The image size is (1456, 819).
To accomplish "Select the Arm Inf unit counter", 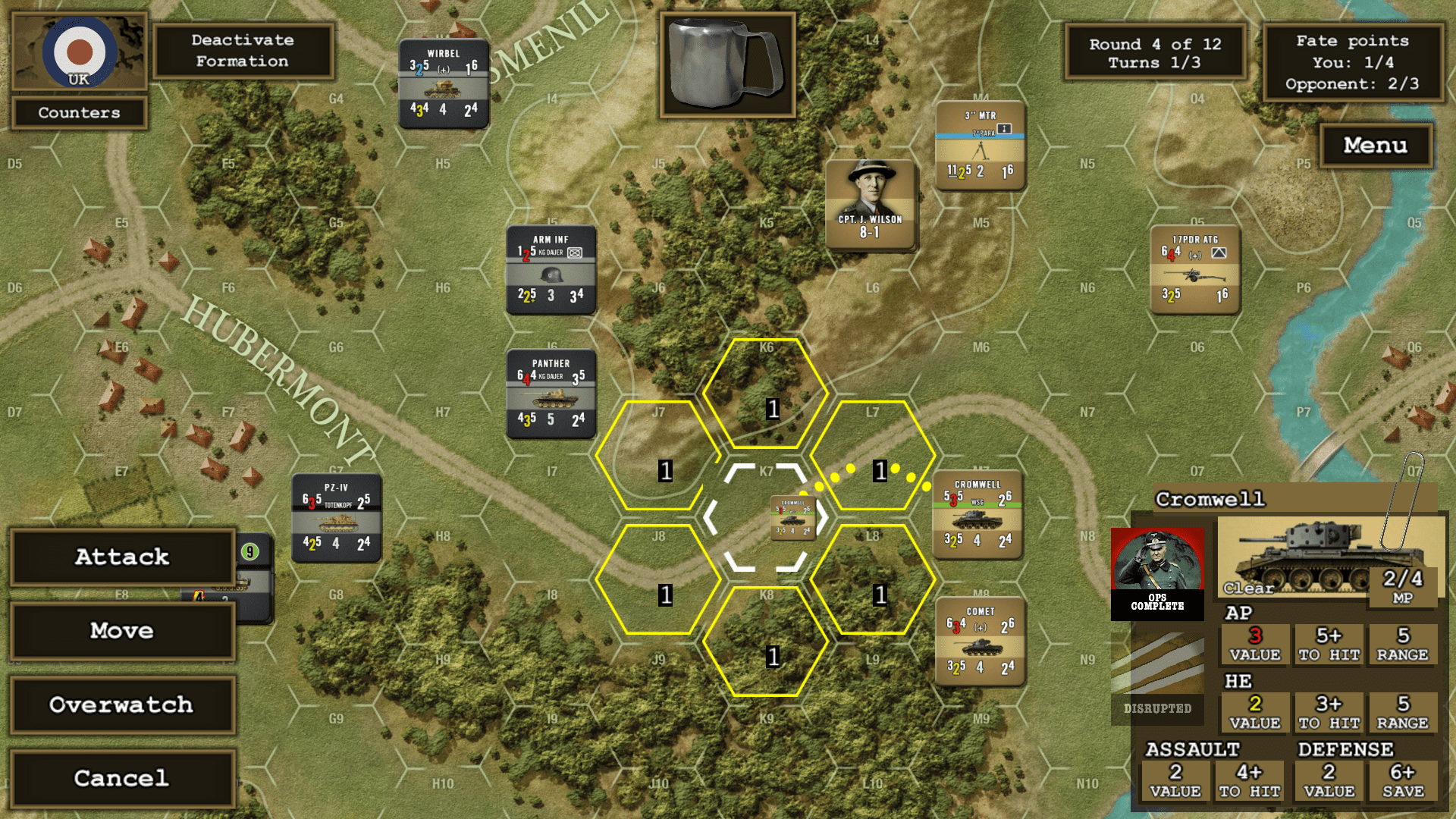I will 551,270.
